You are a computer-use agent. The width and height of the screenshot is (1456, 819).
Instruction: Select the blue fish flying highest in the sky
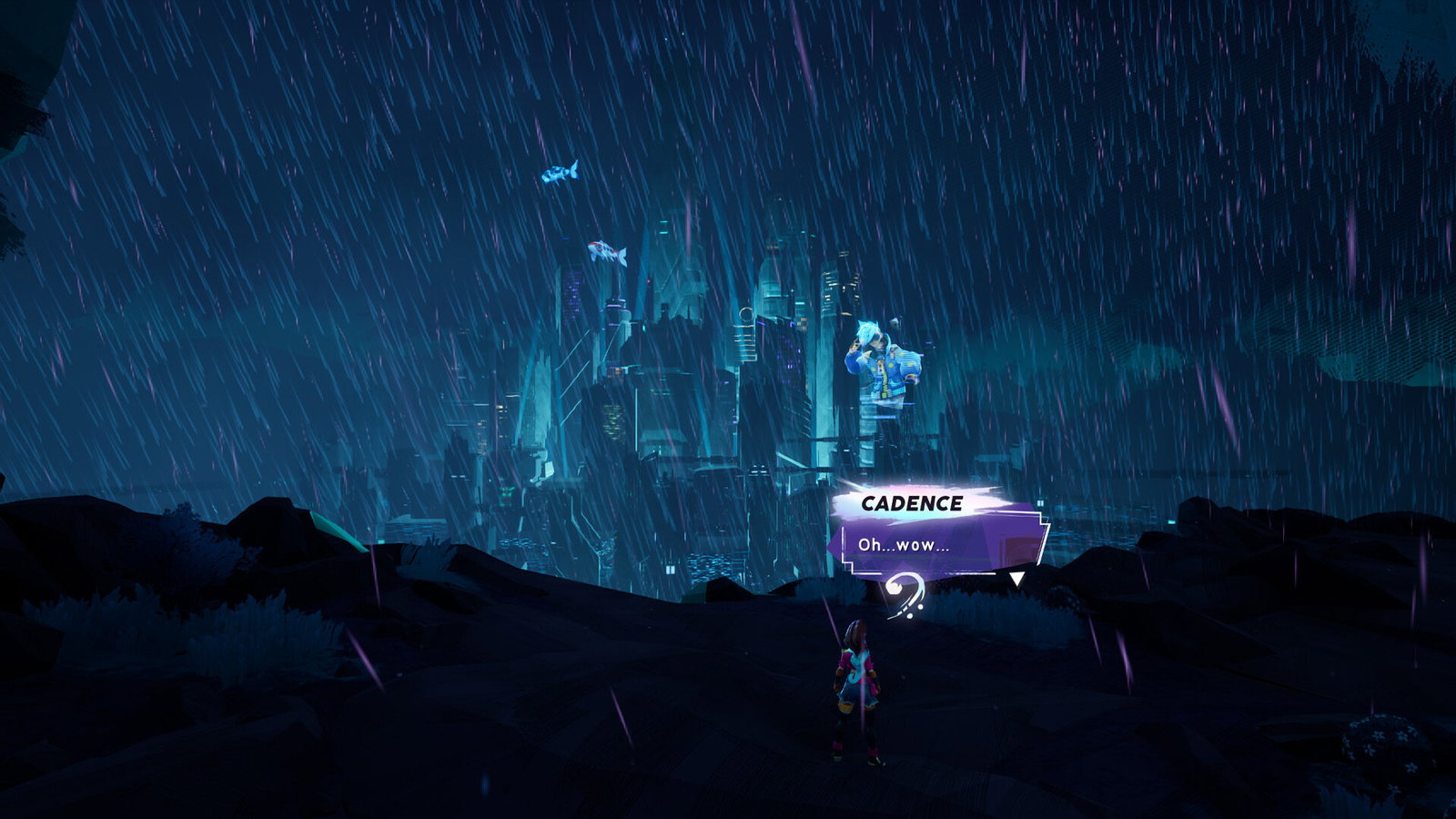(560, 173)
